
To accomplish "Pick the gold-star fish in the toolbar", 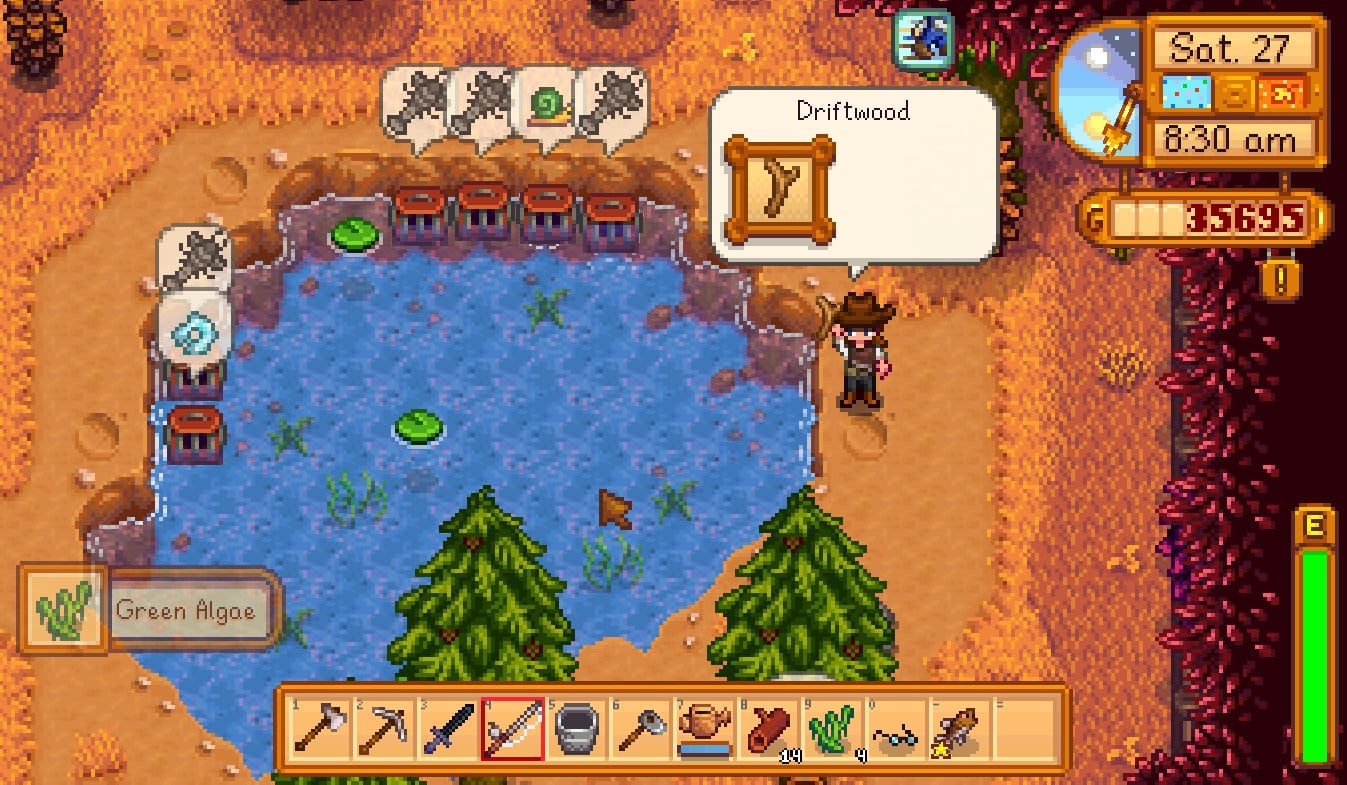I will coord(960,729).
